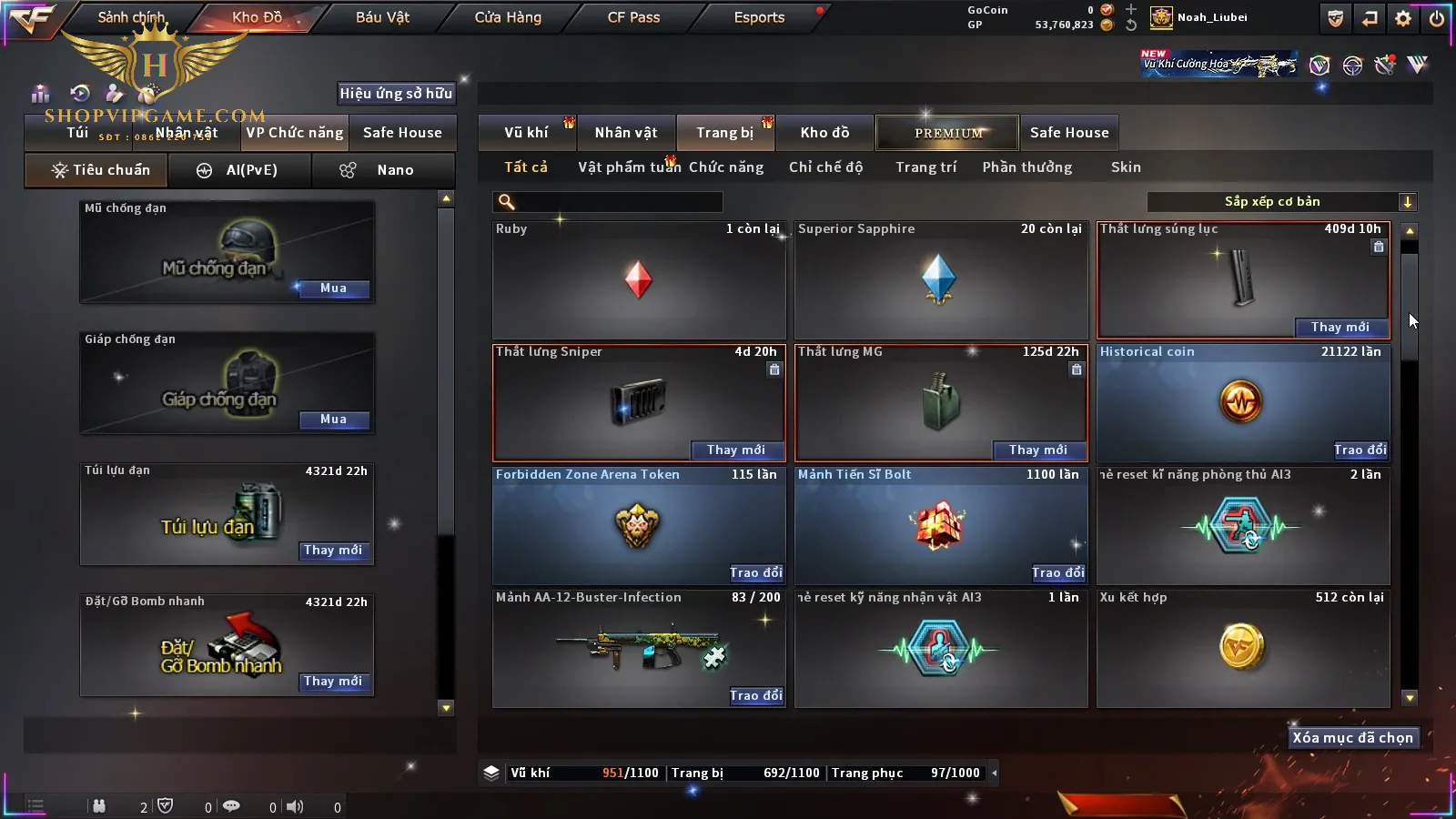Exchange the Historical coin
Screen dimensions: 1456x819
click(1360, 450)
